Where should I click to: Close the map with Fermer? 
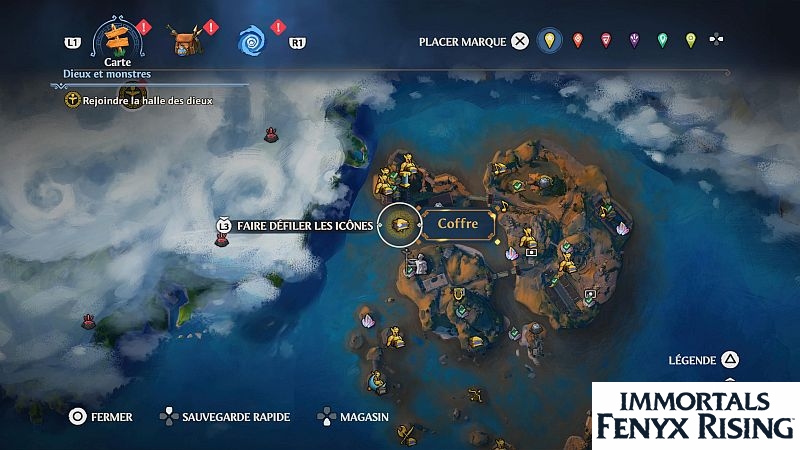tap(99, 417)
